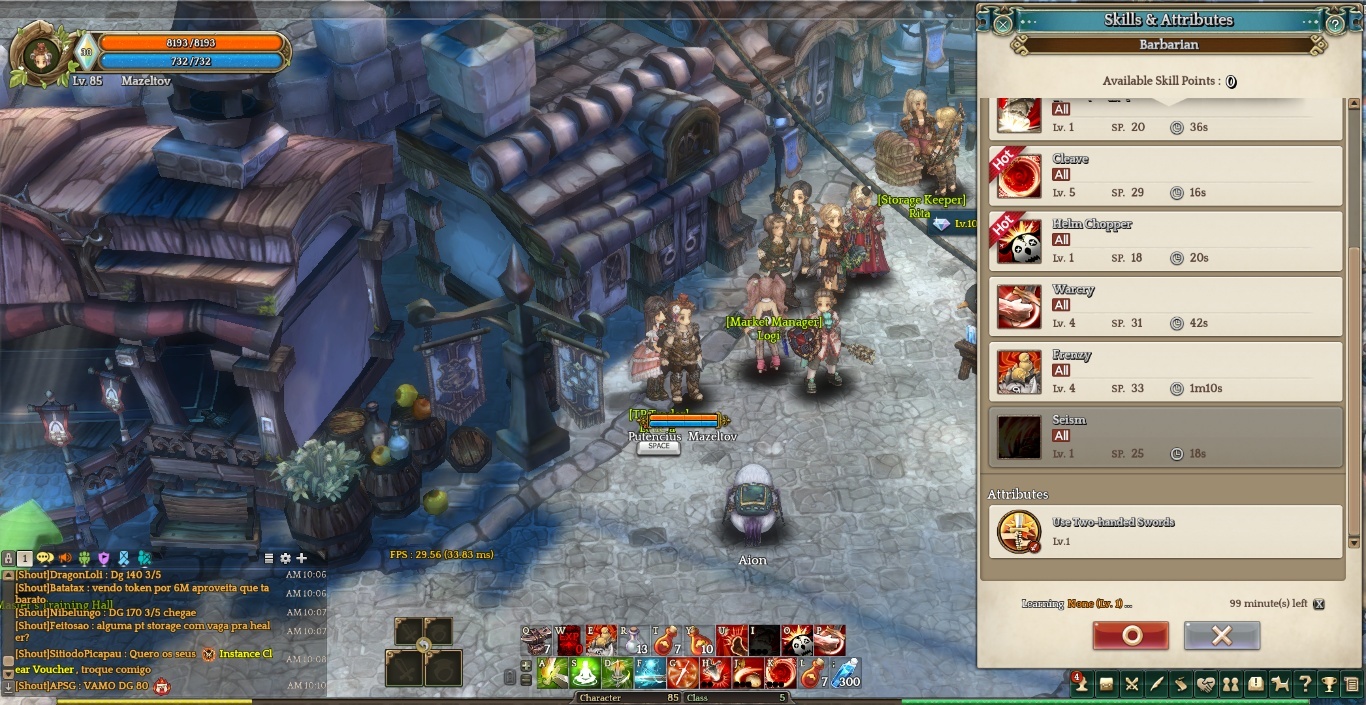Screen dimensions: 1366x705
Task: Confirm skill changes with the red circle button
Action: tap(1130, 635)
